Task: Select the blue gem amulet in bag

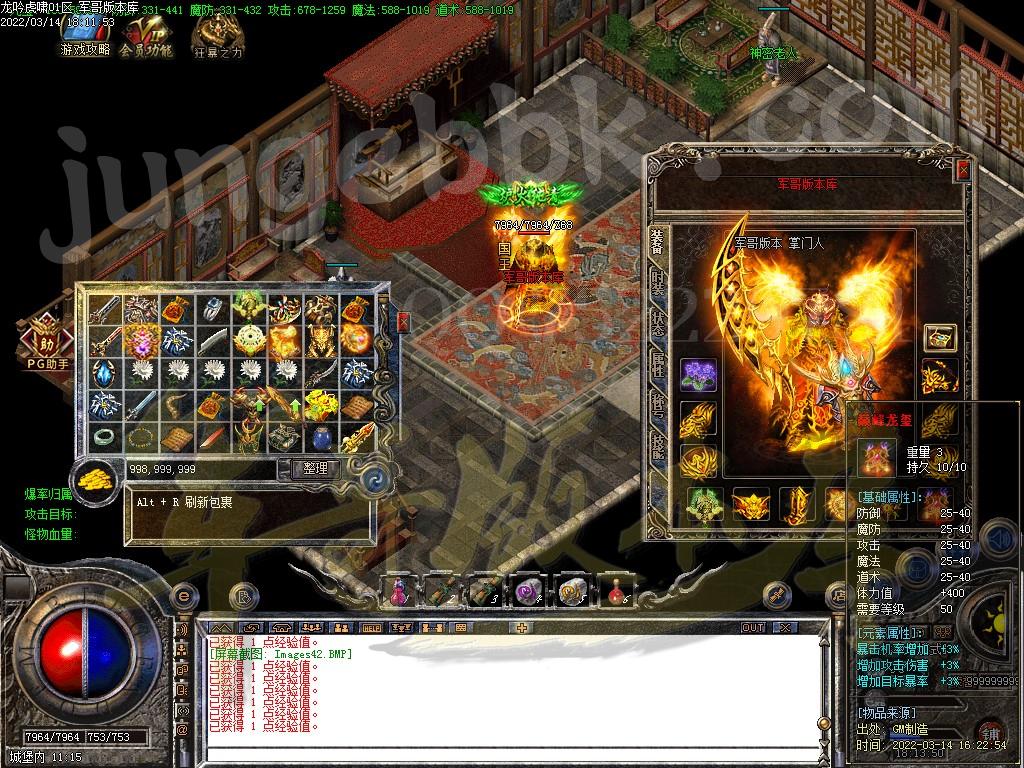Action: (x=103, y=374)
